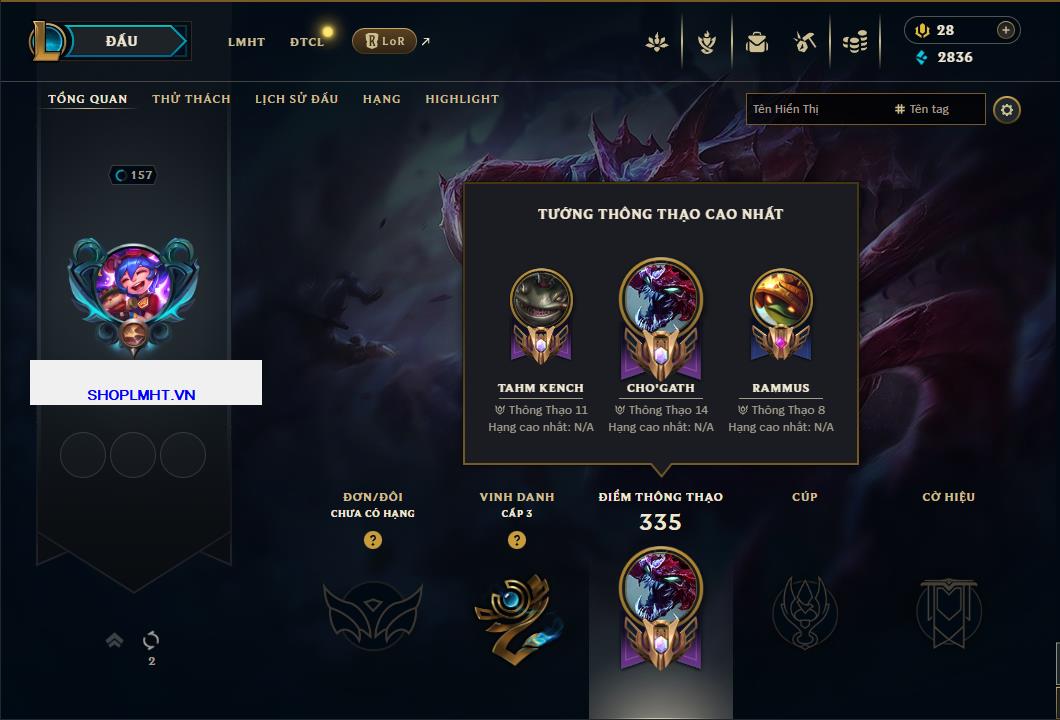Image resolution: width=1060 pixels, height=720 pixels.
Task: Start a game with the ĐẤU button
Action: (122, 41)
